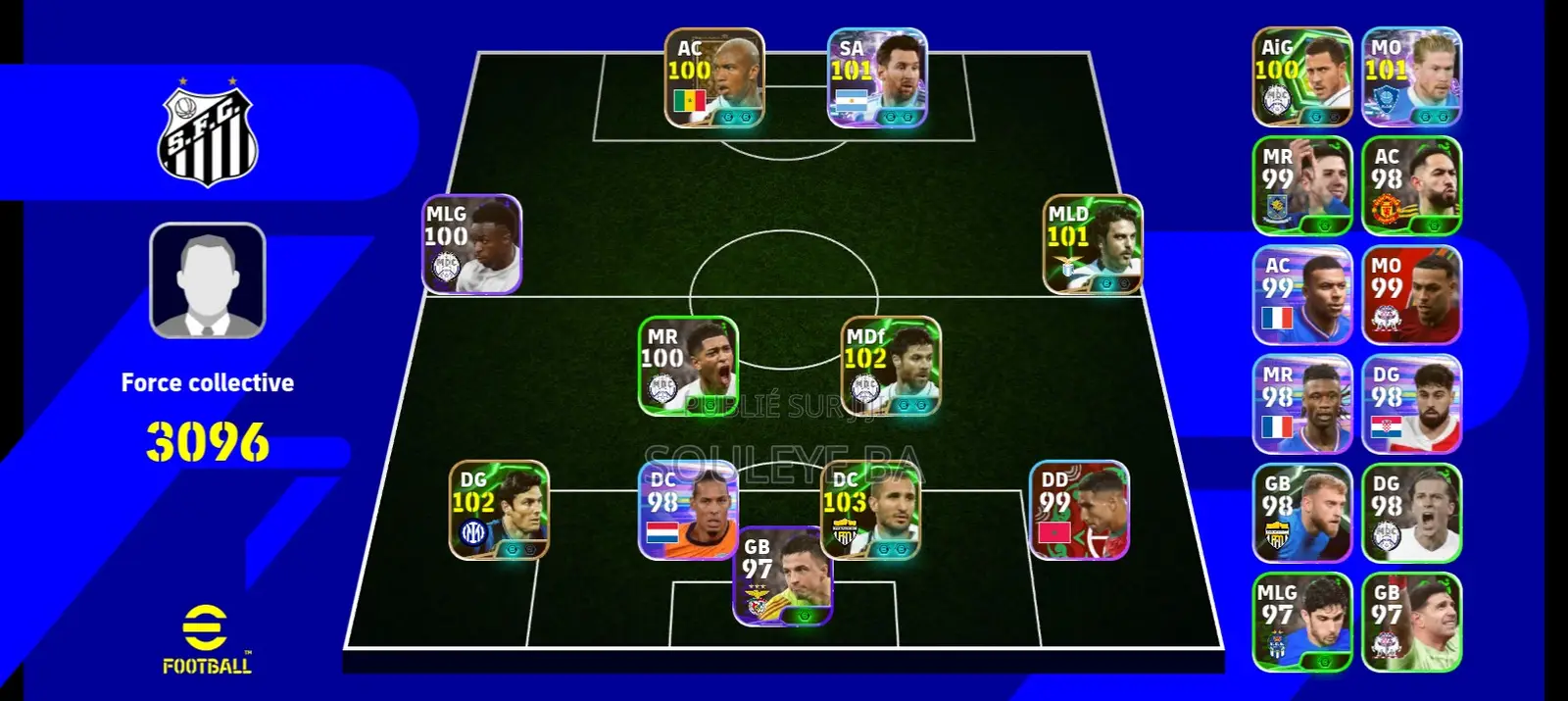Select the GB 98 substitute goalkeeper card

(1302, 513)
